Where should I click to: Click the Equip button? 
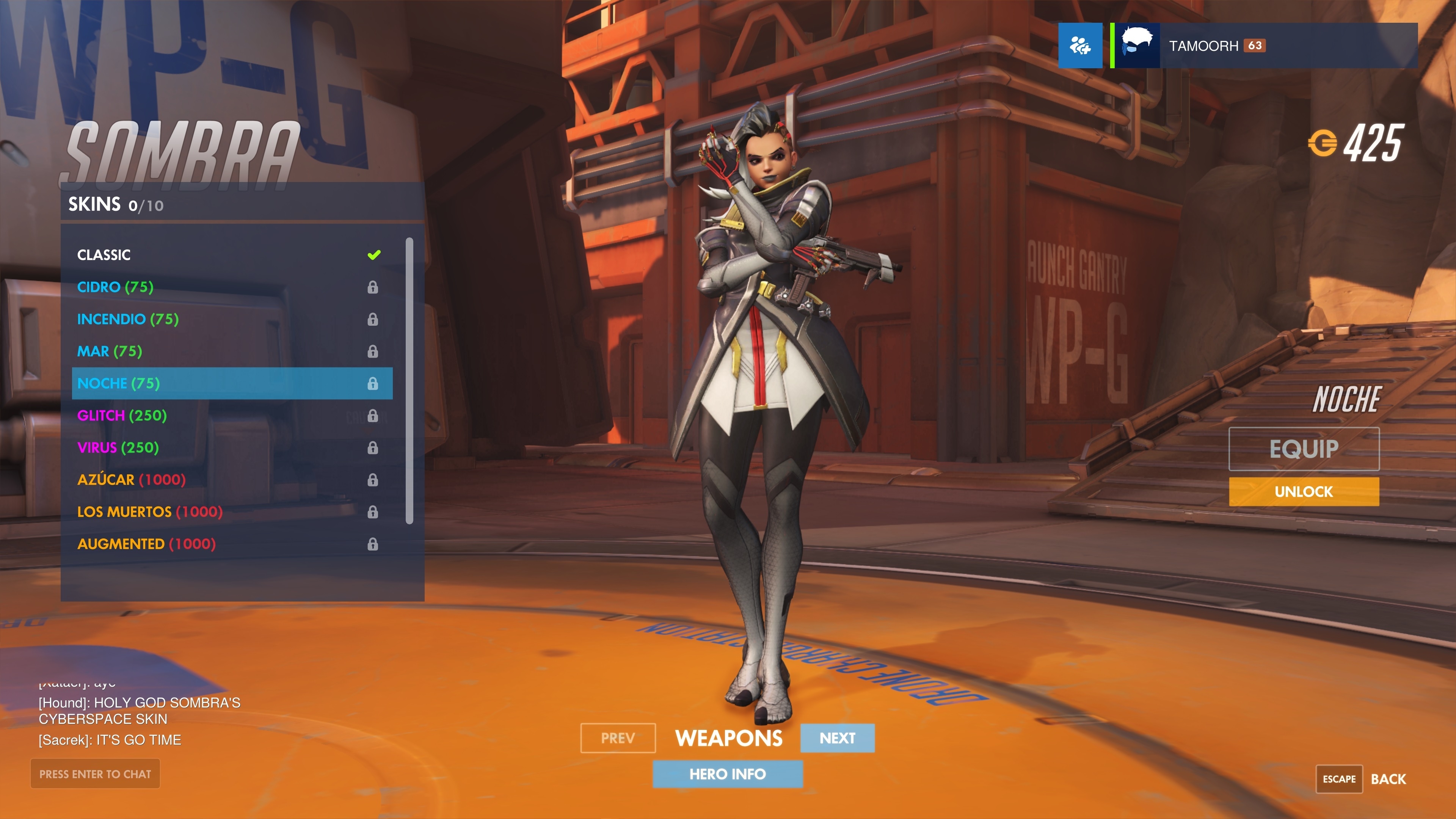tap(1304, 449)
